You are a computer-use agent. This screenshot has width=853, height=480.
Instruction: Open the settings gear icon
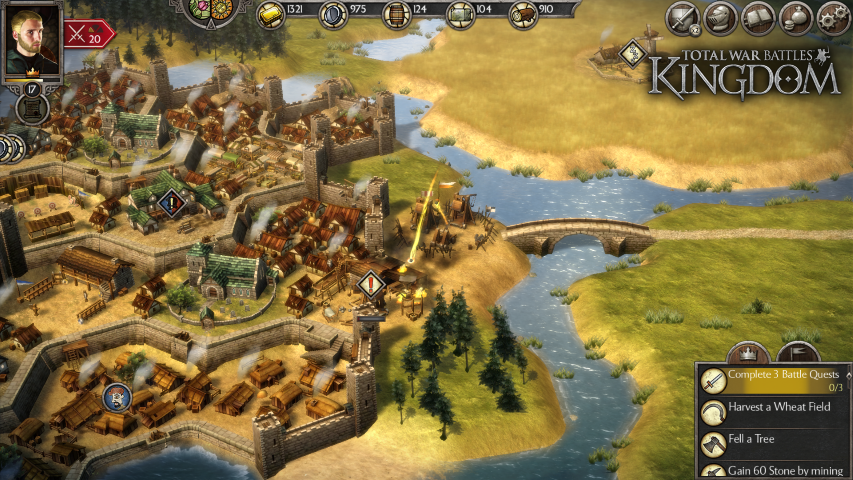coord(833,17)
